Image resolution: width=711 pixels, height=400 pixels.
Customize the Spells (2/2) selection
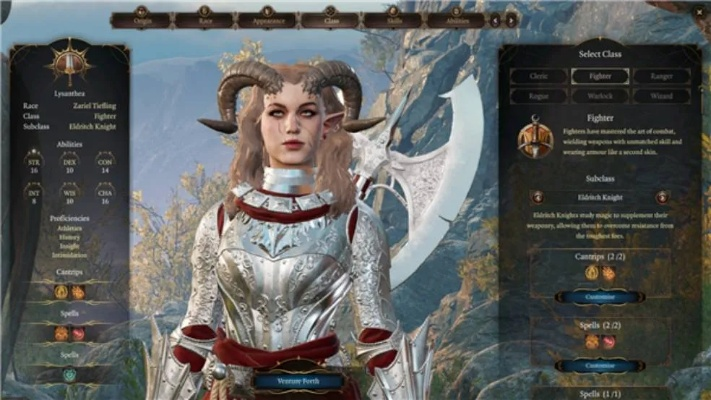point(600,366)
